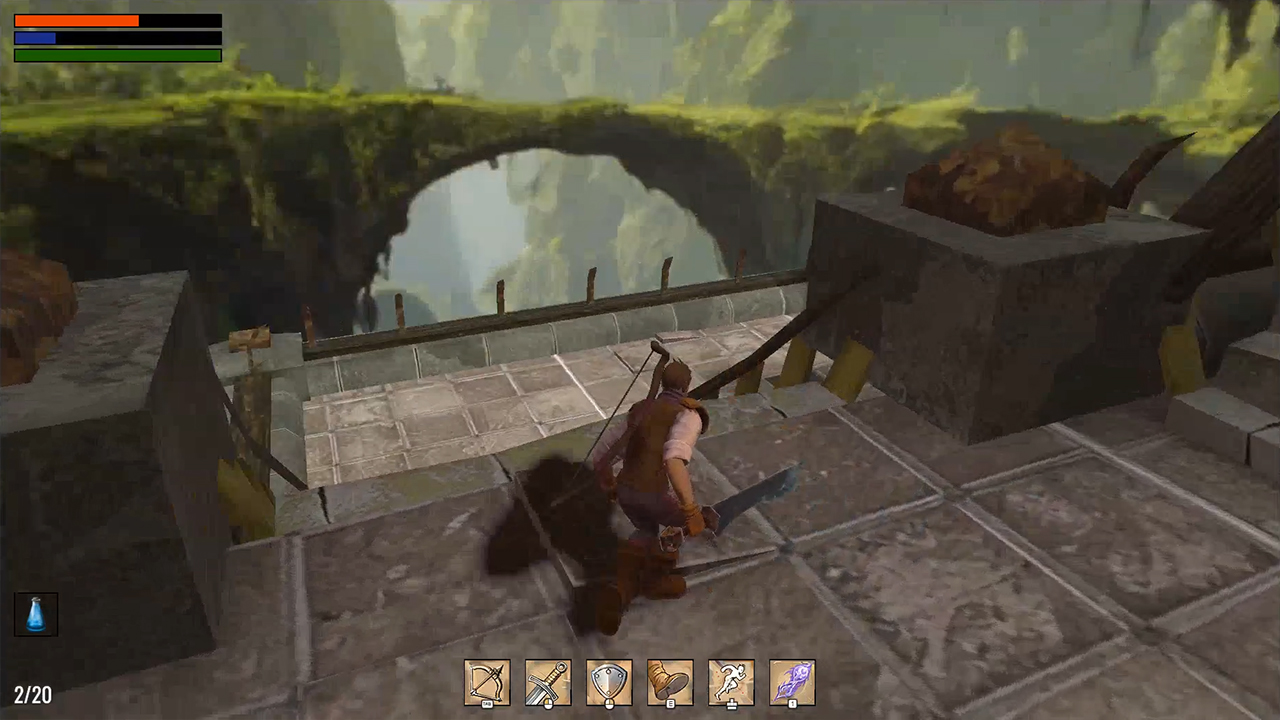Click the mouse-button badge under the sword
The height and width of the screenshot is (720, 1280).
click(548, 703)
